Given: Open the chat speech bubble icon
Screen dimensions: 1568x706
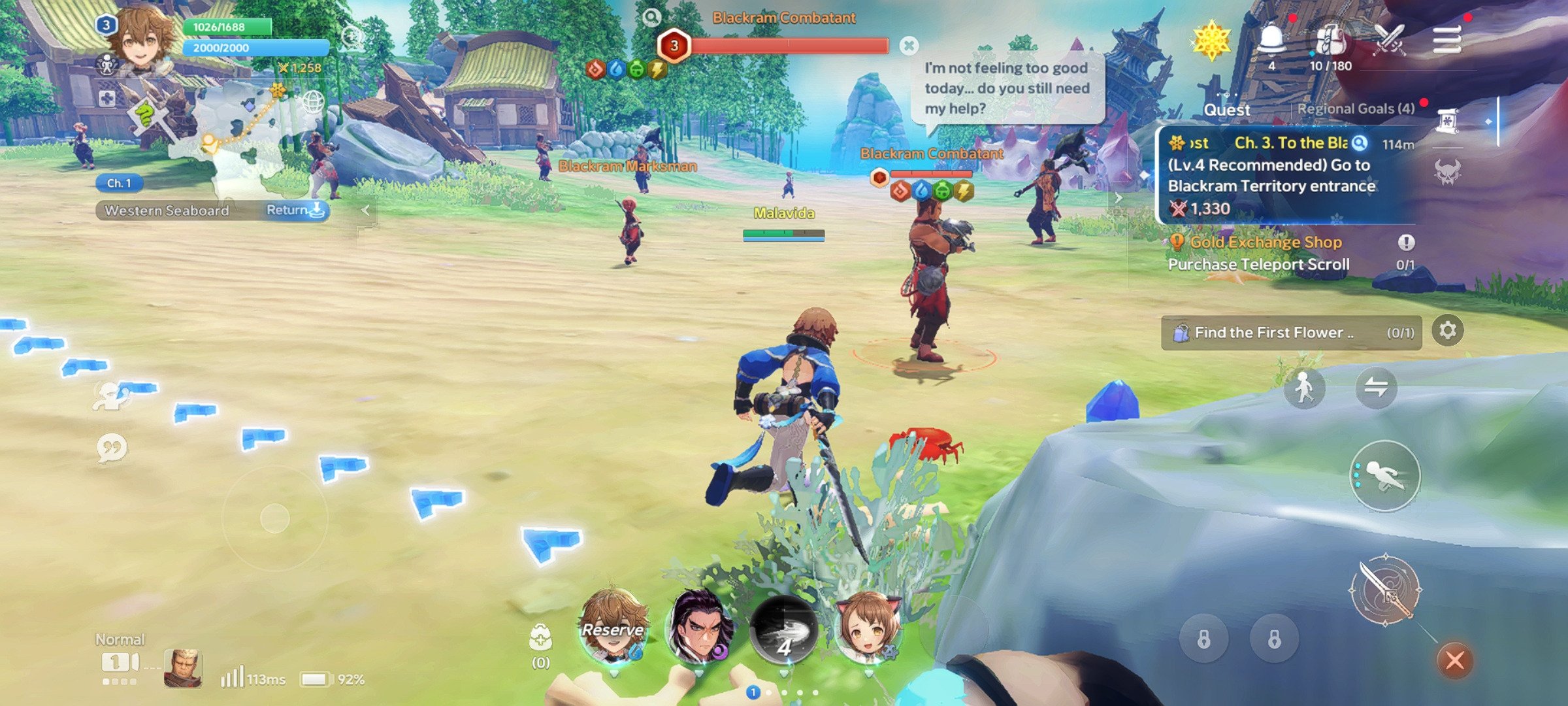Looking at the screenshot, I should (x=112, y=448).
